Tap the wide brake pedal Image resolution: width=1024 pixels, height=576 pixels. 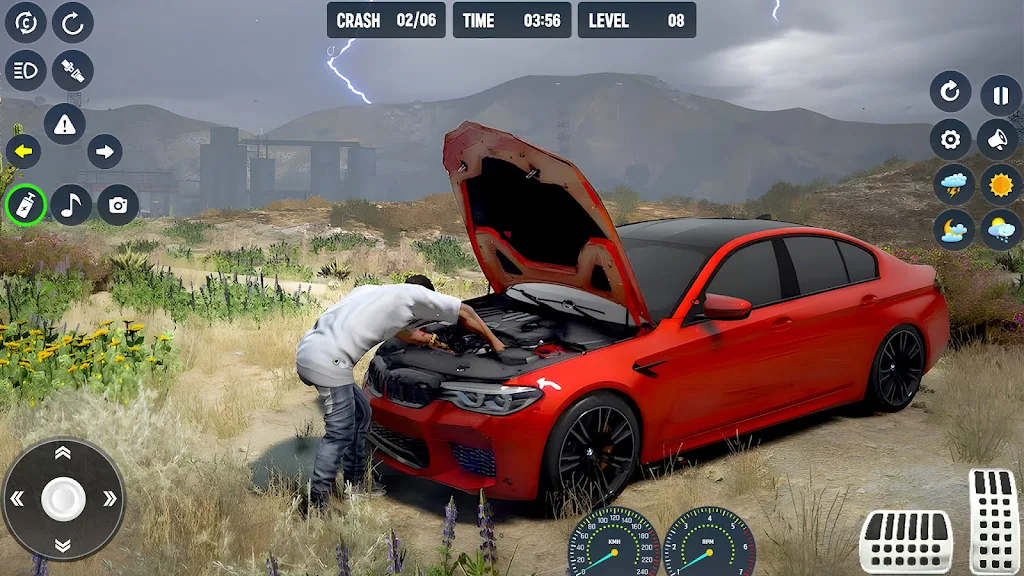[x=906, y=541]
